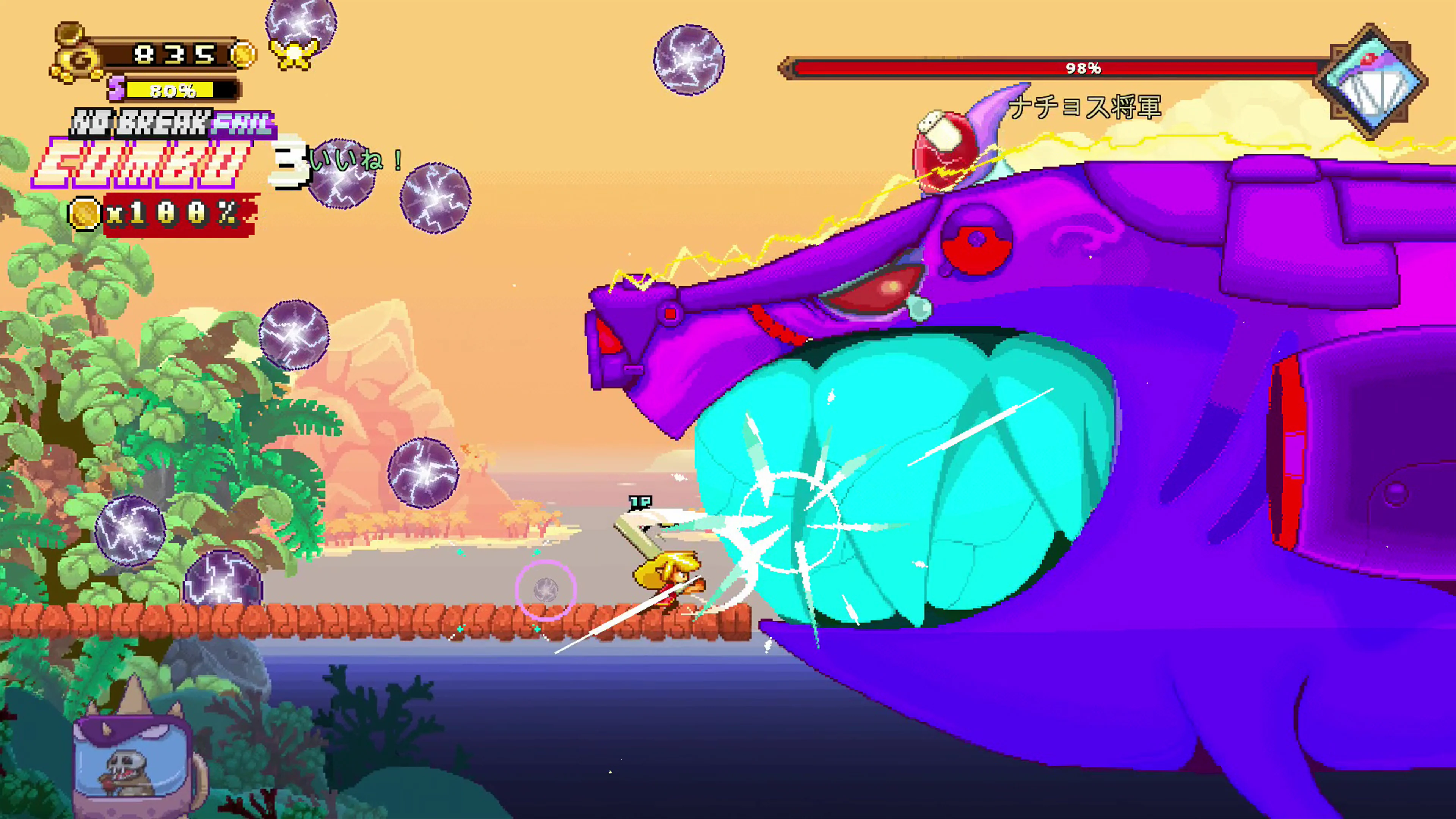The image size is (1456, 819).
Task: Click the boss portrait diamond icon
Action: pyautogui.click(x=1370, y=82)
